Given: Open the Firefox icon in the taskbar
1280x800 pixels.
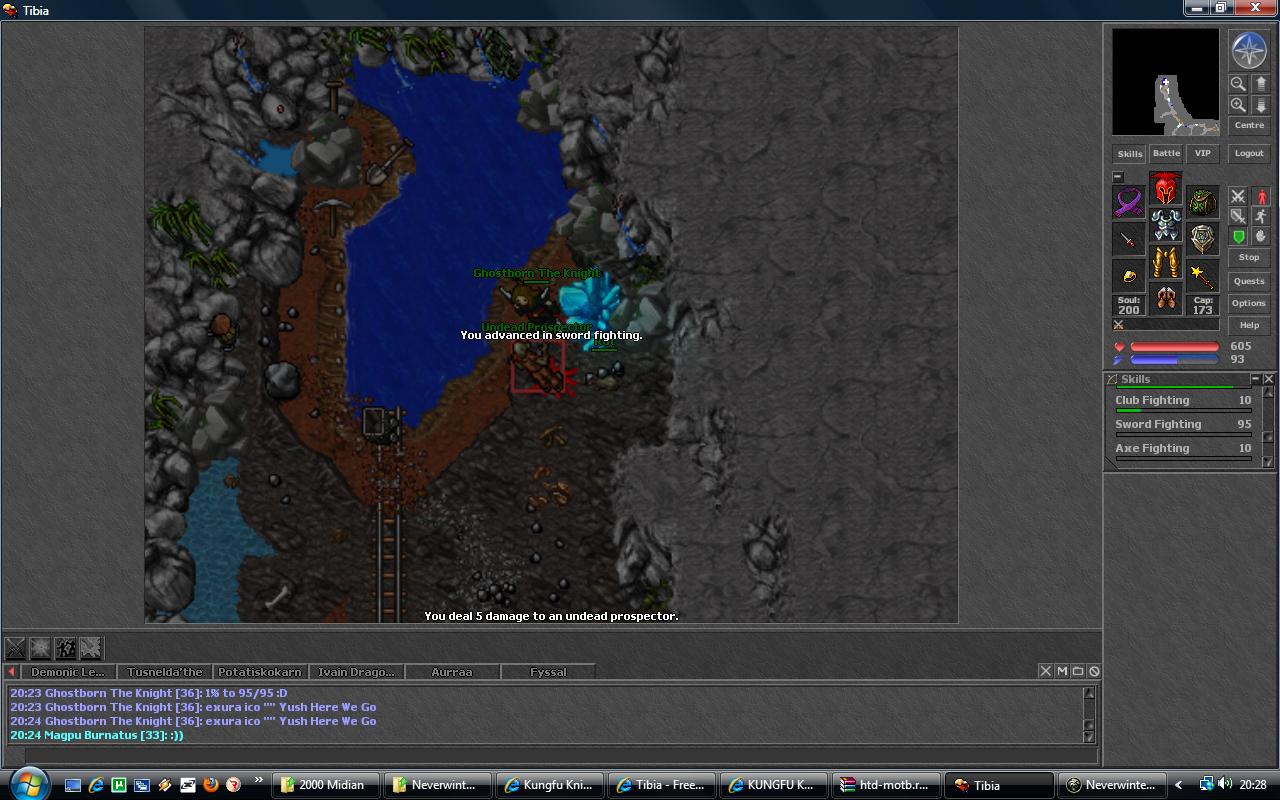Looking at the screenshot, I should click(211, 785).
